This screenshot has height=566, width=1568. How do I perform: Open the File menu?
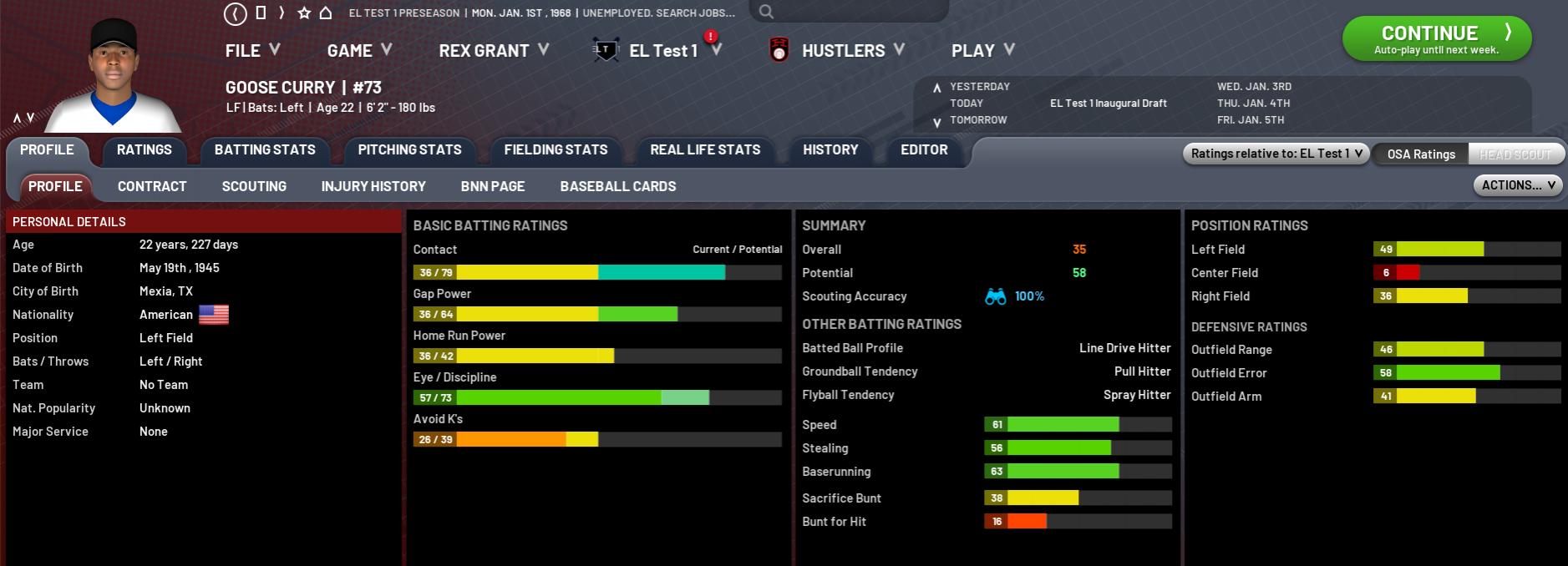pos(251,51)
